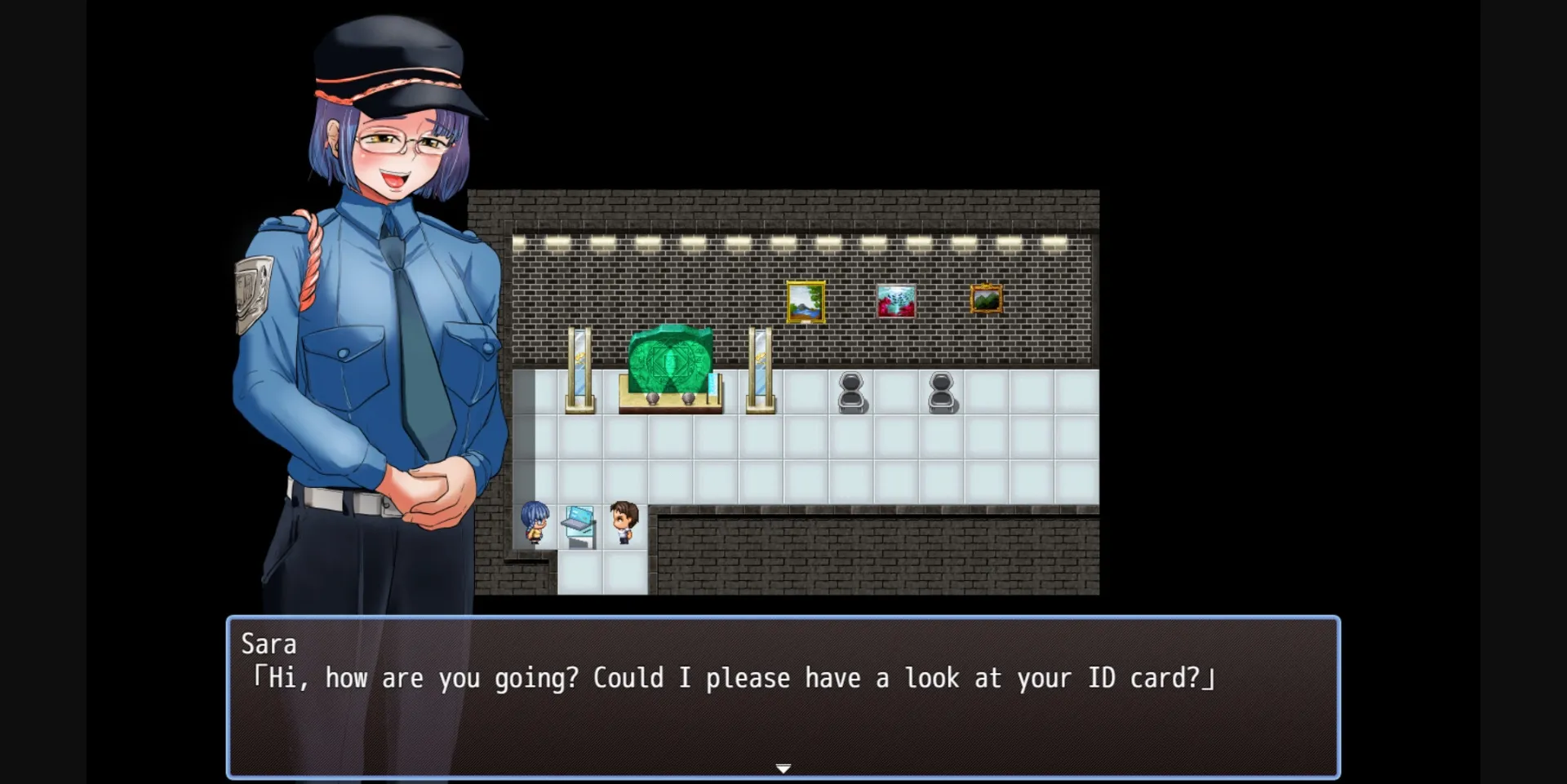The image size is (1567, 784).
Task: Click the silver-framed red painting
Action: click(896, 299)
